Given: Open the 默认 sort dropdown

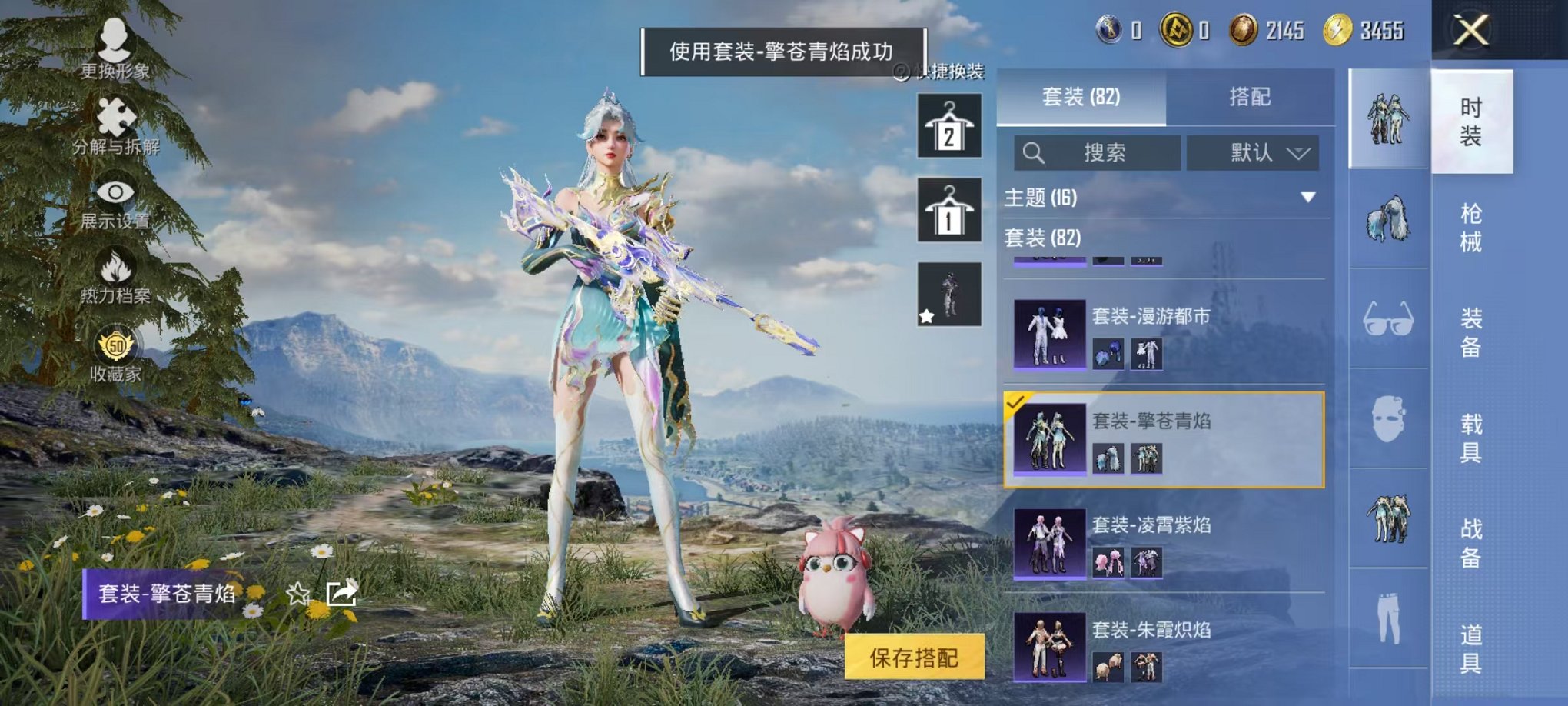Looking at the screenshot, I should pos(1253,152).
